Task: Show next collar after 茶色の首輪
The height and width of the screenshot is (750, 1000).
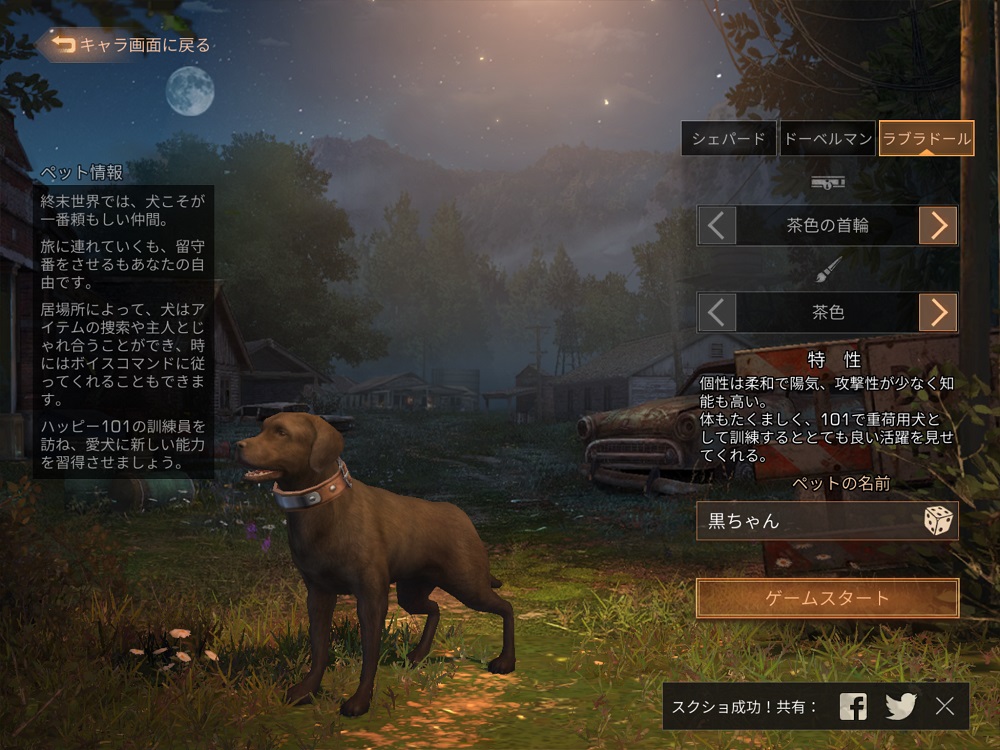Action: point(938,226)
